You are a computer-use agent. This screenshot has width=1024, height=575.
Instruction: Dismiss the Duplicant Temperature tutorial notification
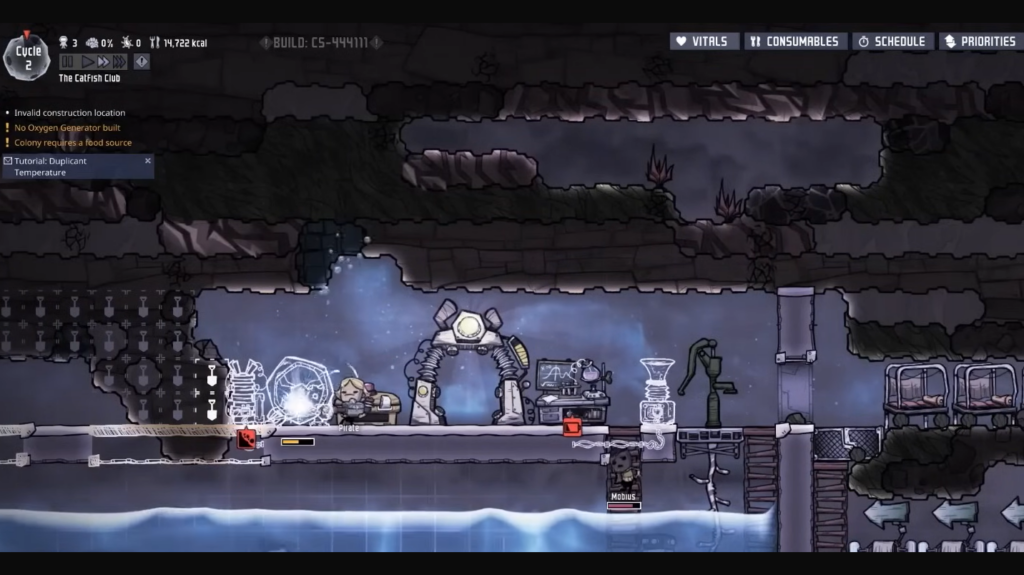point(148,160)
